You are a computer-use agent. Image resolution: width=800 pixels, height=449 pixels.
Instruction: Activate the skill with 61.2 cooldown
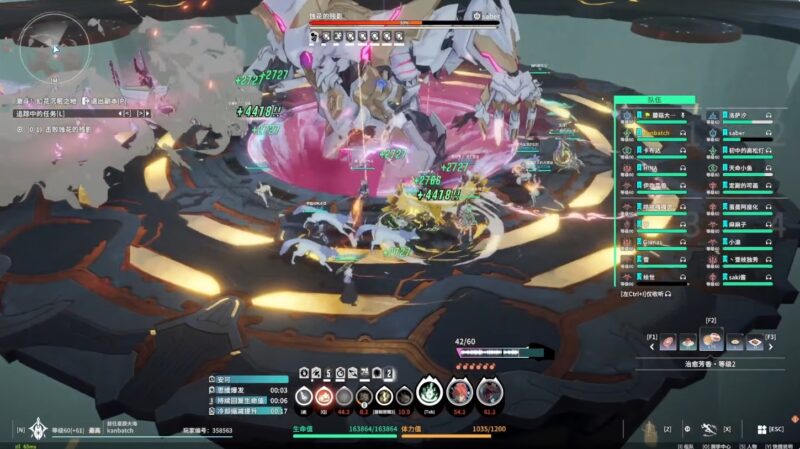[x=489, y=391]
